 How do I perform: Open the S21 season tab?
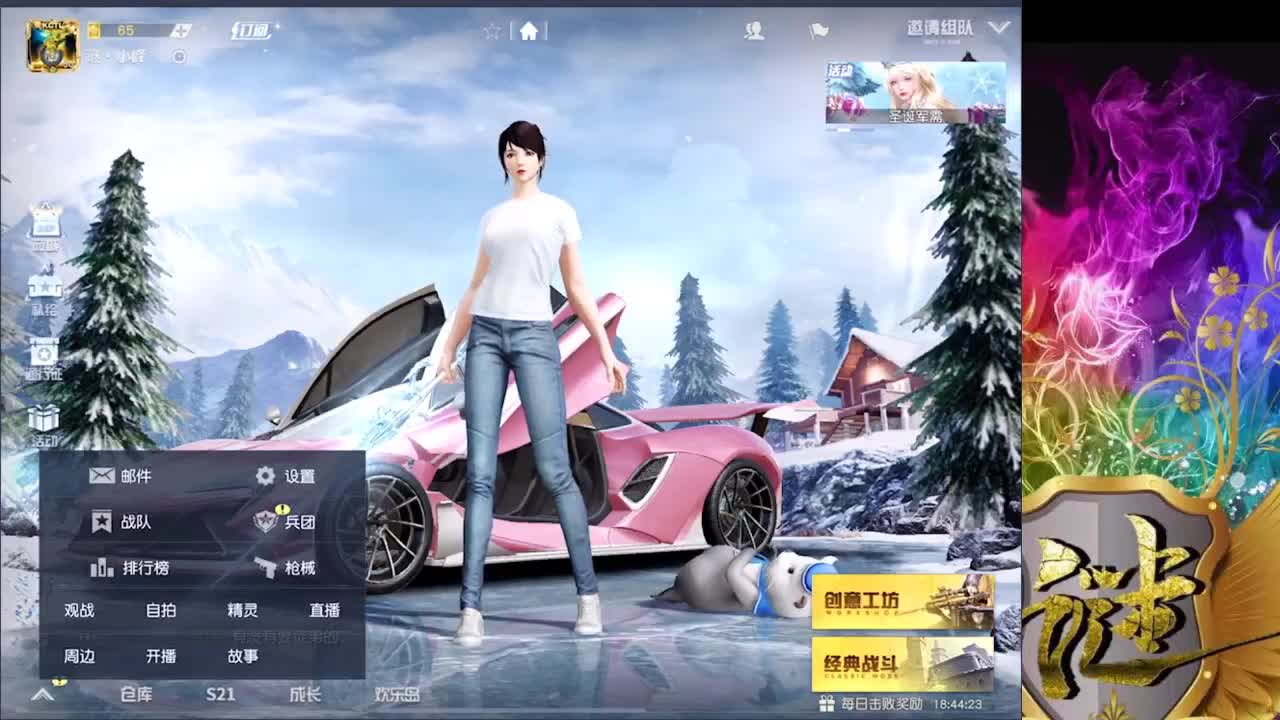220,694
